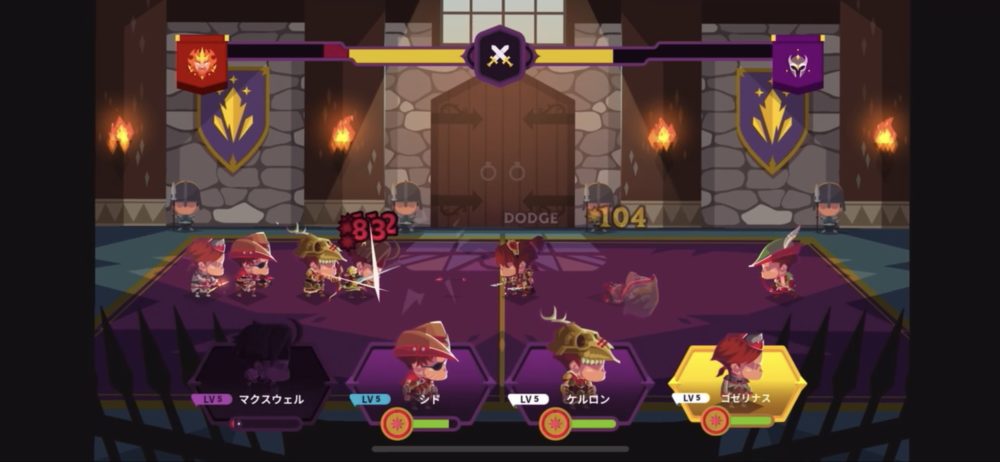Click the red lion team banner
1000x462 pixels.
pos(202,62)
